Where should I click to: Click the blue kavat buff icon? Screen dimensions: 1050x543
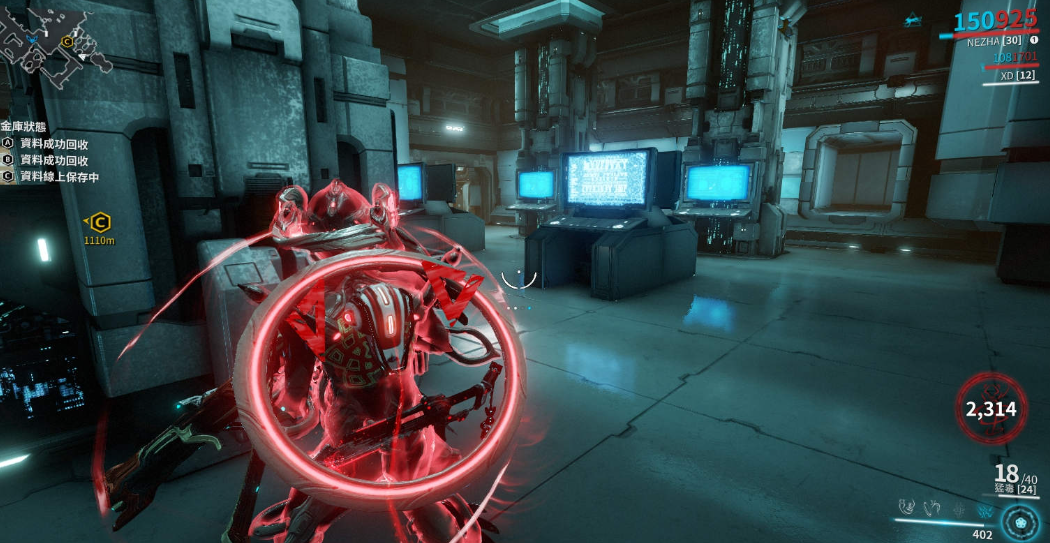tap(913, 19)
